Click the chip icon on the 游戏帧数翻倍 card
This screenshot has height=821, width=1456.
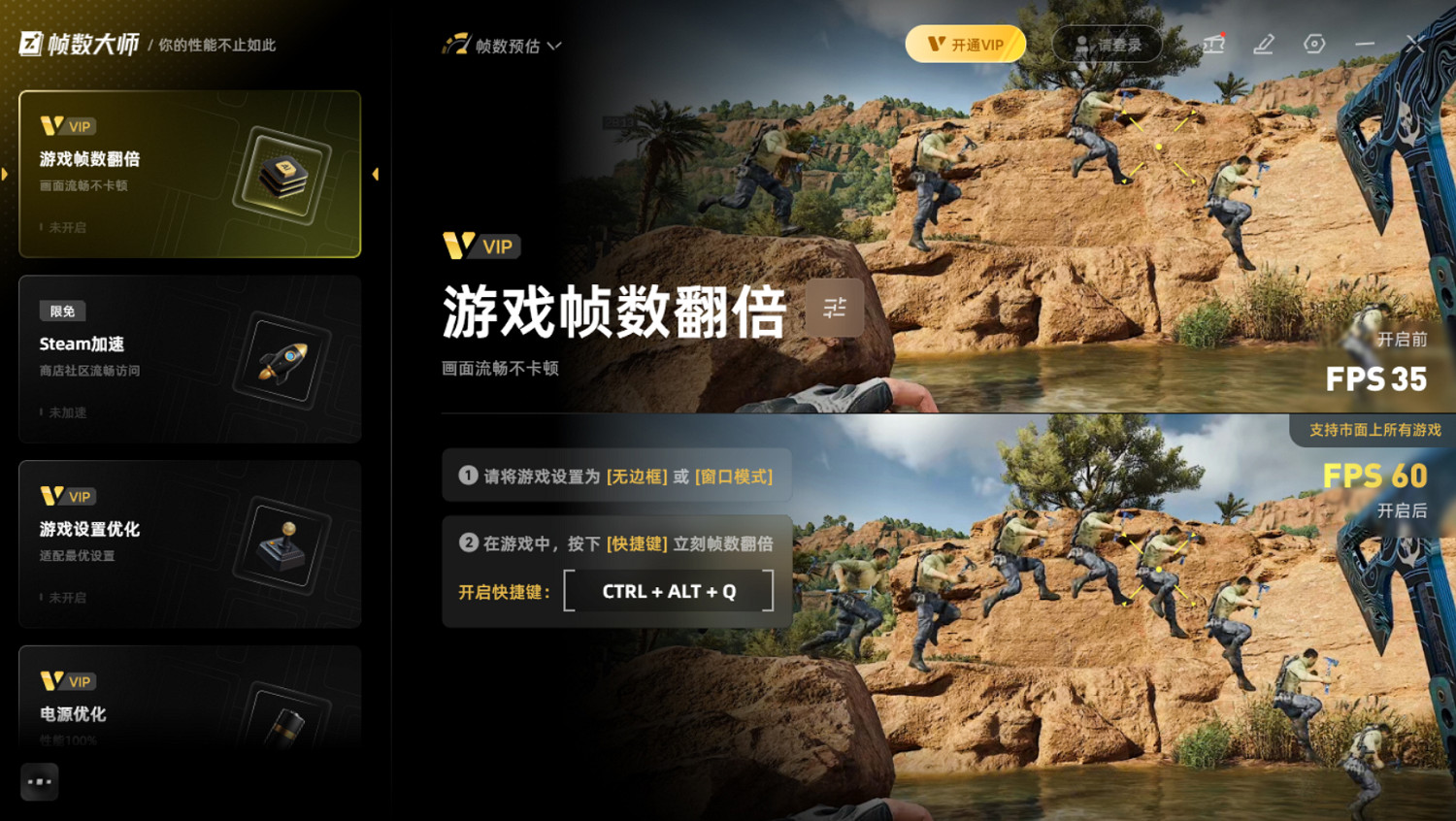[281, 175]
